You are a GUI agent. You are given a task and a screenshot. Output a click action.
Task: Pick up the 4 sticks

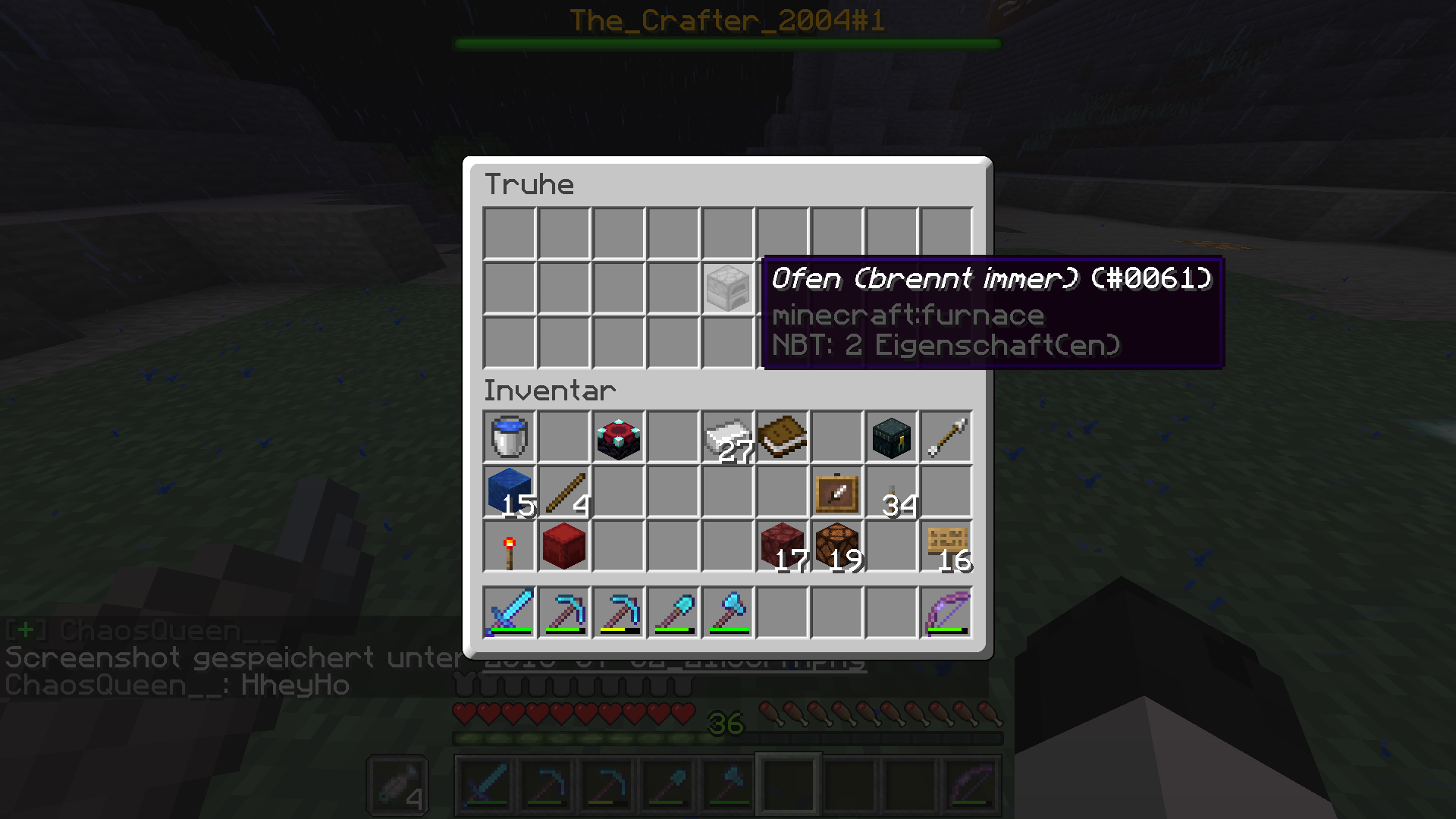tap(563, 492)
